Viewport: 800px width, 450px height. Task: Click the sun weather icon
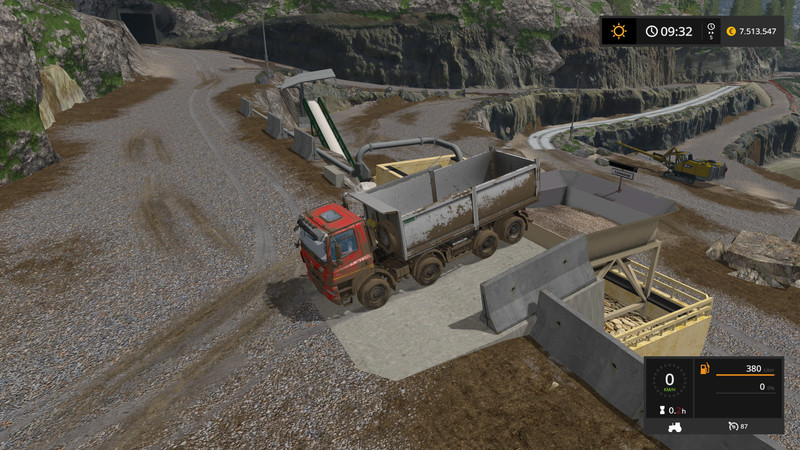(619, 31)
